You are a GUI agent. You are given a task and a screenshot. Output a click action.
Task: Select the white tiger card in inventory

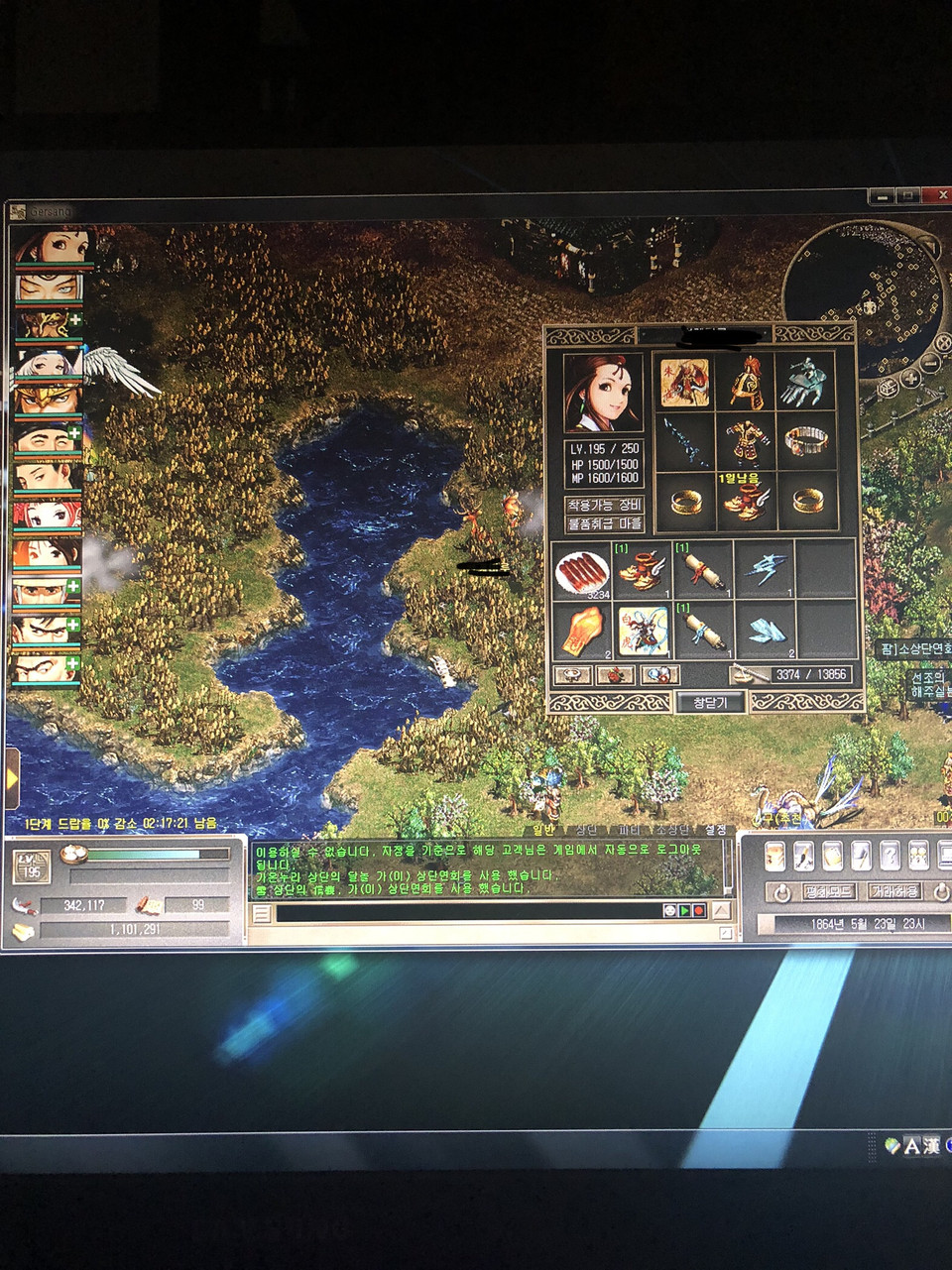(x=643, y=632)
